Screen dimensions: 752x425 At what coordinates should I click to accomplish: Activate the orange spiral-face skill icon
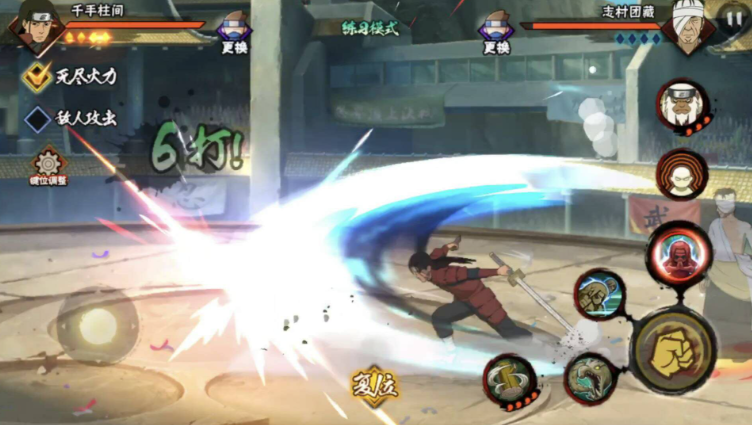pyautogui.click(x=682, y=175)
